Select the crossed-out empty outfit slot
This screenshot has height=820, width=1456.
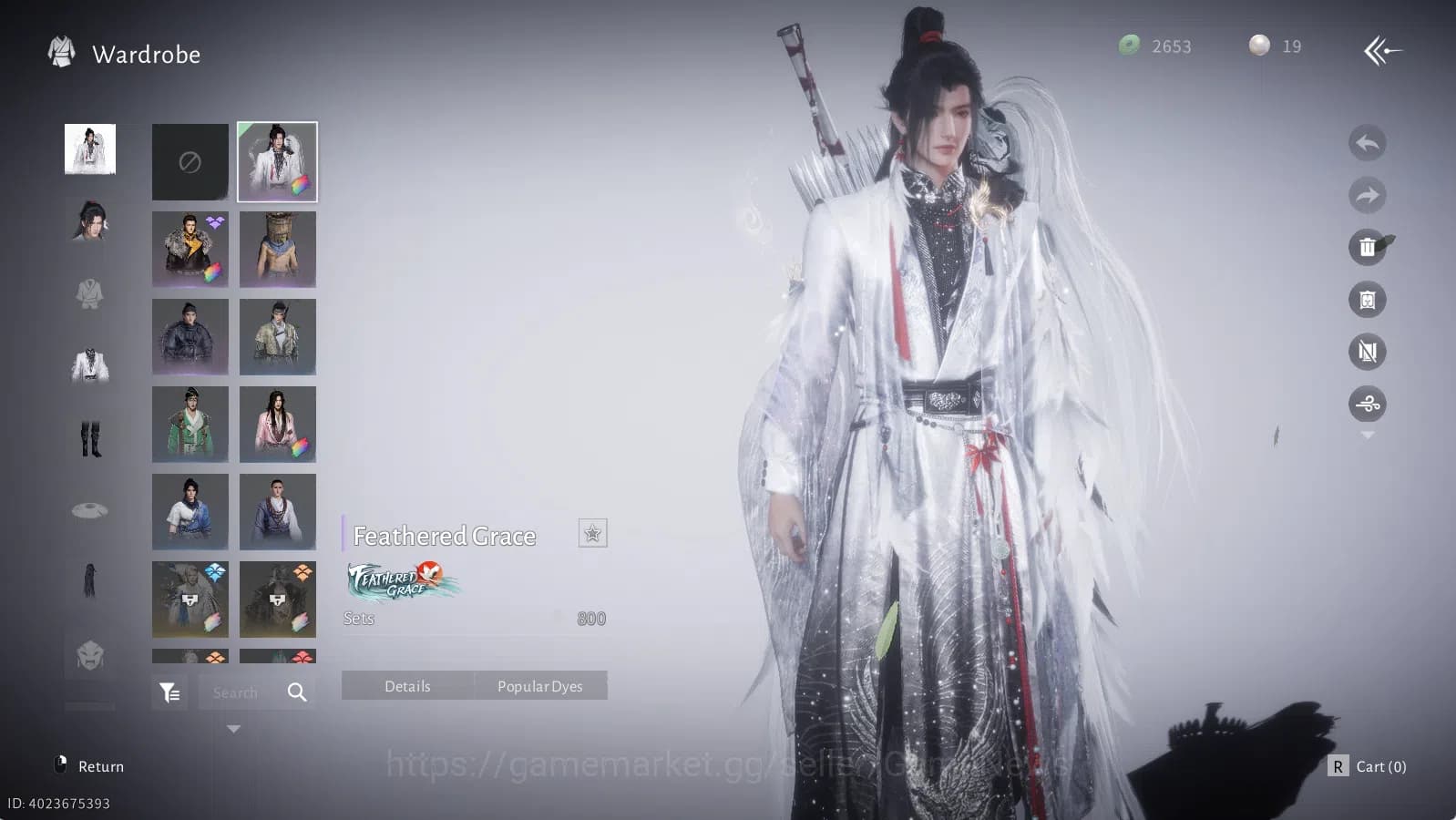point(190,161)
